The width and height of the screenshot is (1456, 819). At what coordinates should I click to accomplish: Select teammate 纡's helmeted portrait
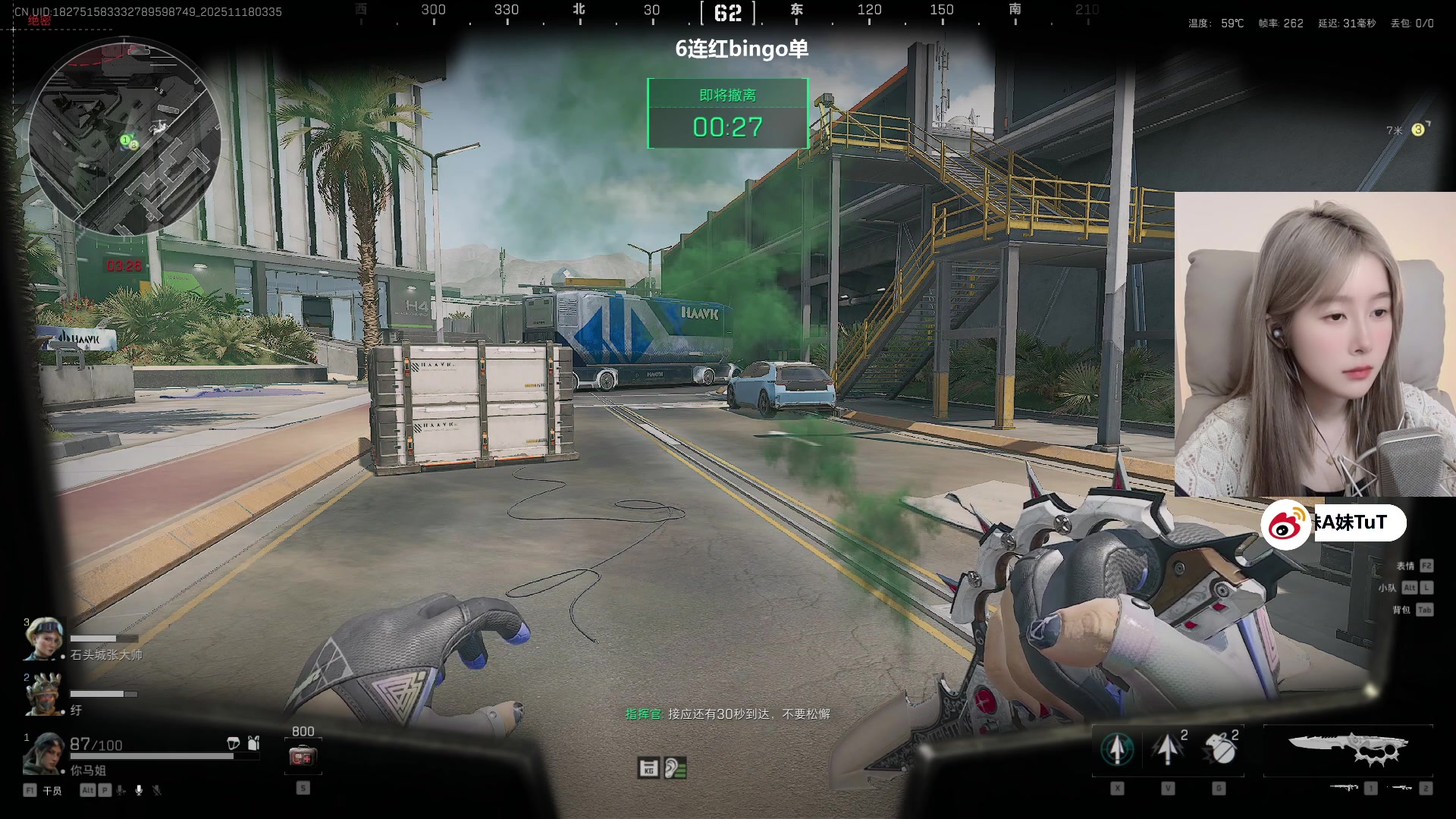point(42,693)
